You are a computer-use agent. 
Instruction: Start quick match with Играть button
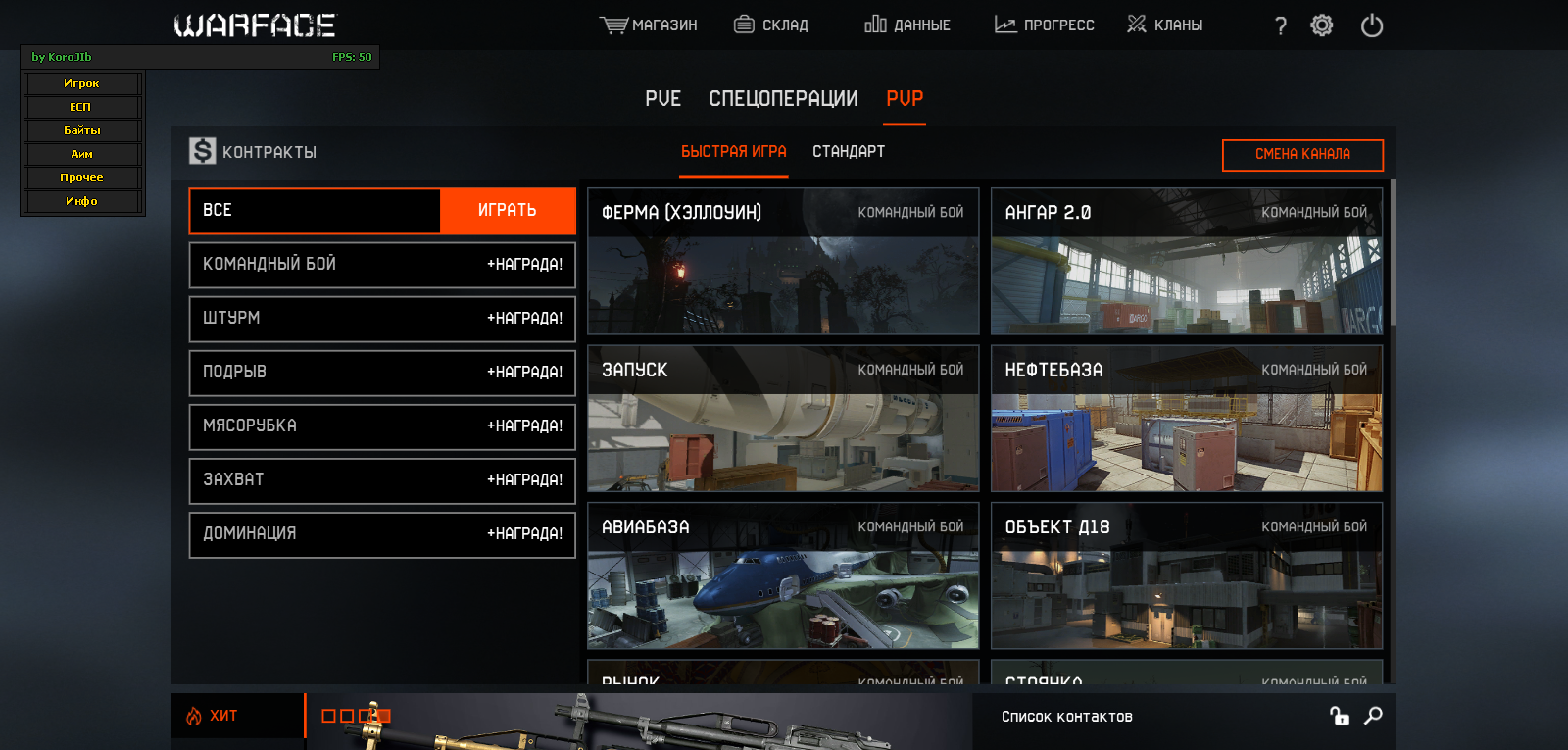pos(507,210)
